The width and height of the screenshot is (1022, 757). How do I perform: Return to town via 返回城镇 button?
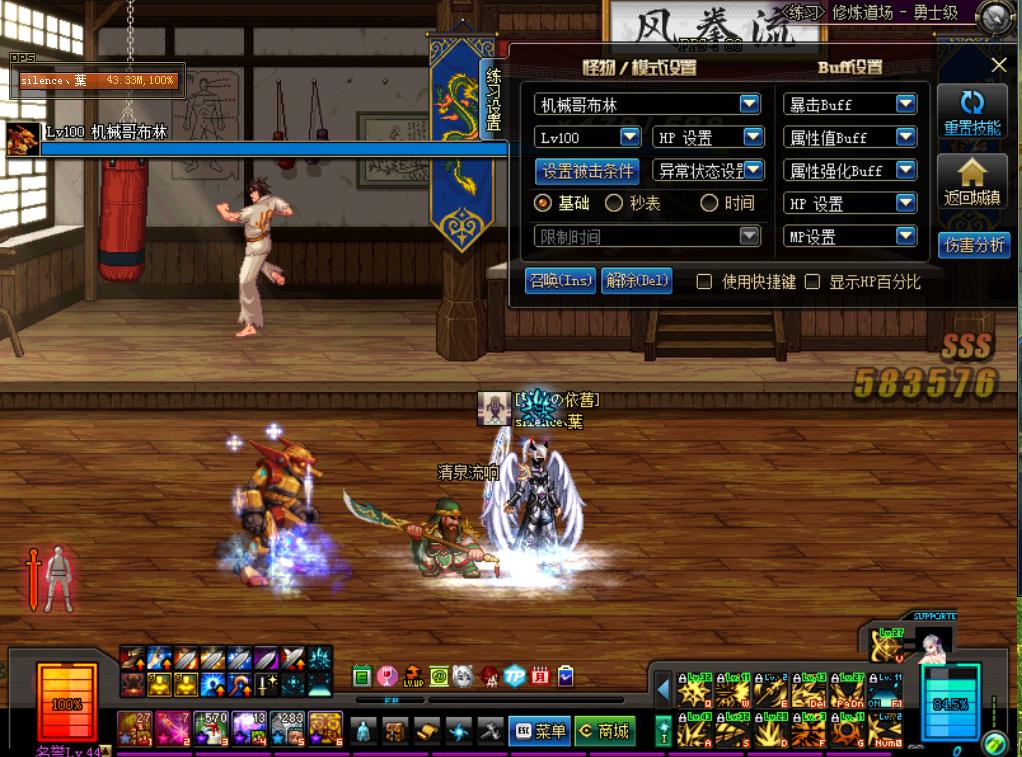(x=972, y=182)
